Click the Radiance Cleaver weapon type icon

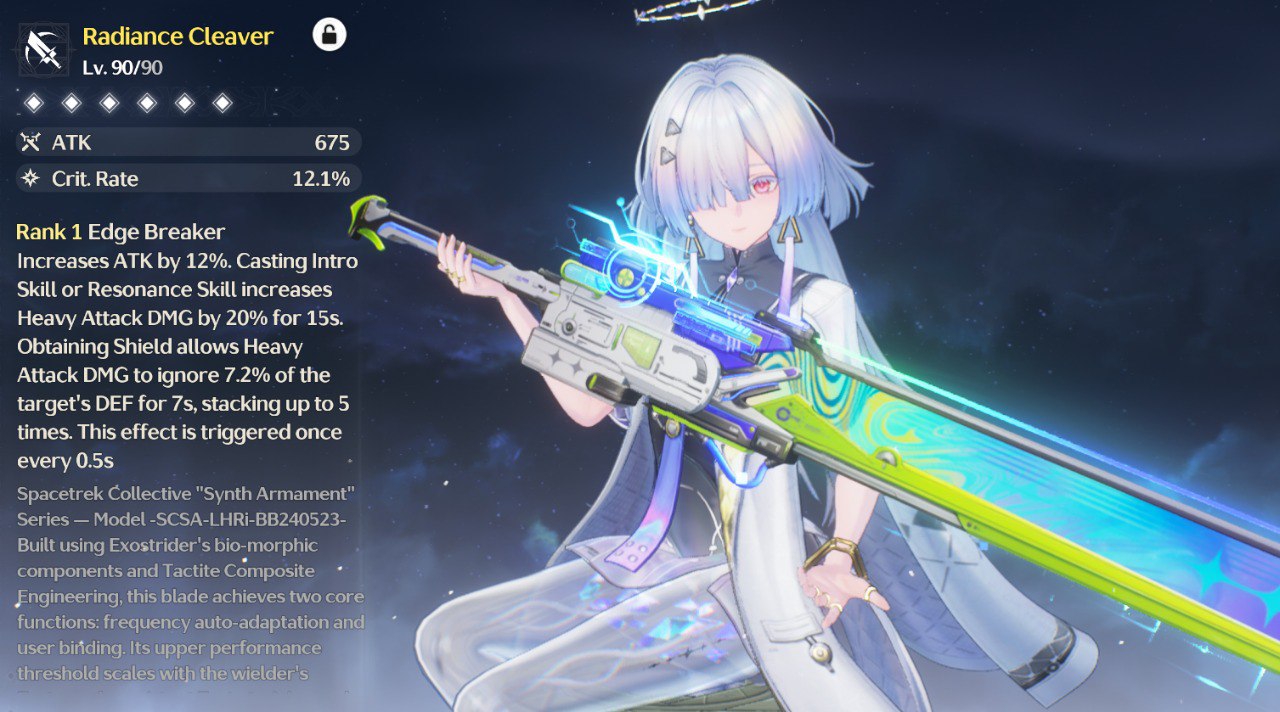pyautogui.click(x=43, y=50)
